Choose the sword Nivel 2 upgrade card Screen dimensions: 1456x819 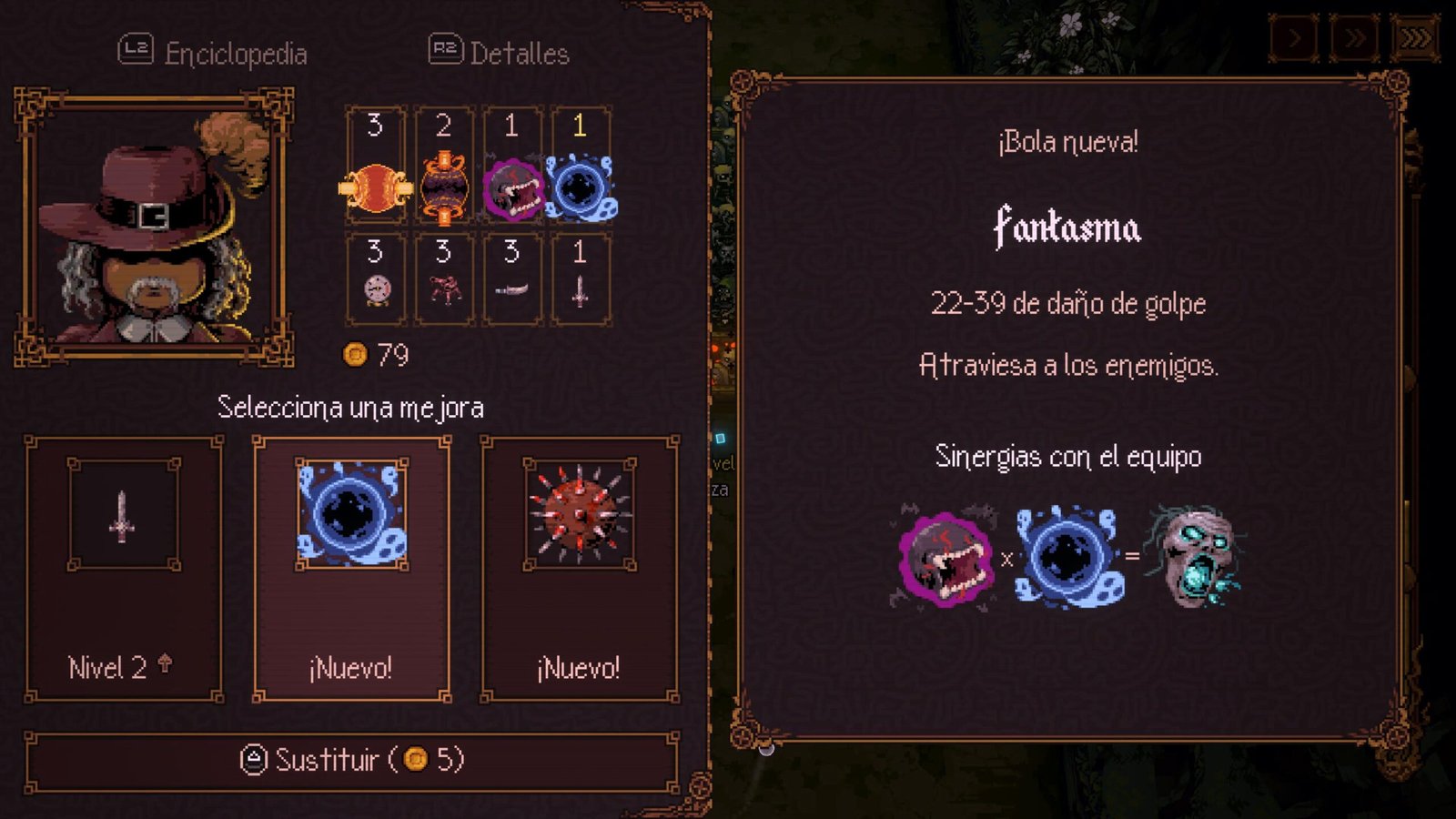point(124,569)
